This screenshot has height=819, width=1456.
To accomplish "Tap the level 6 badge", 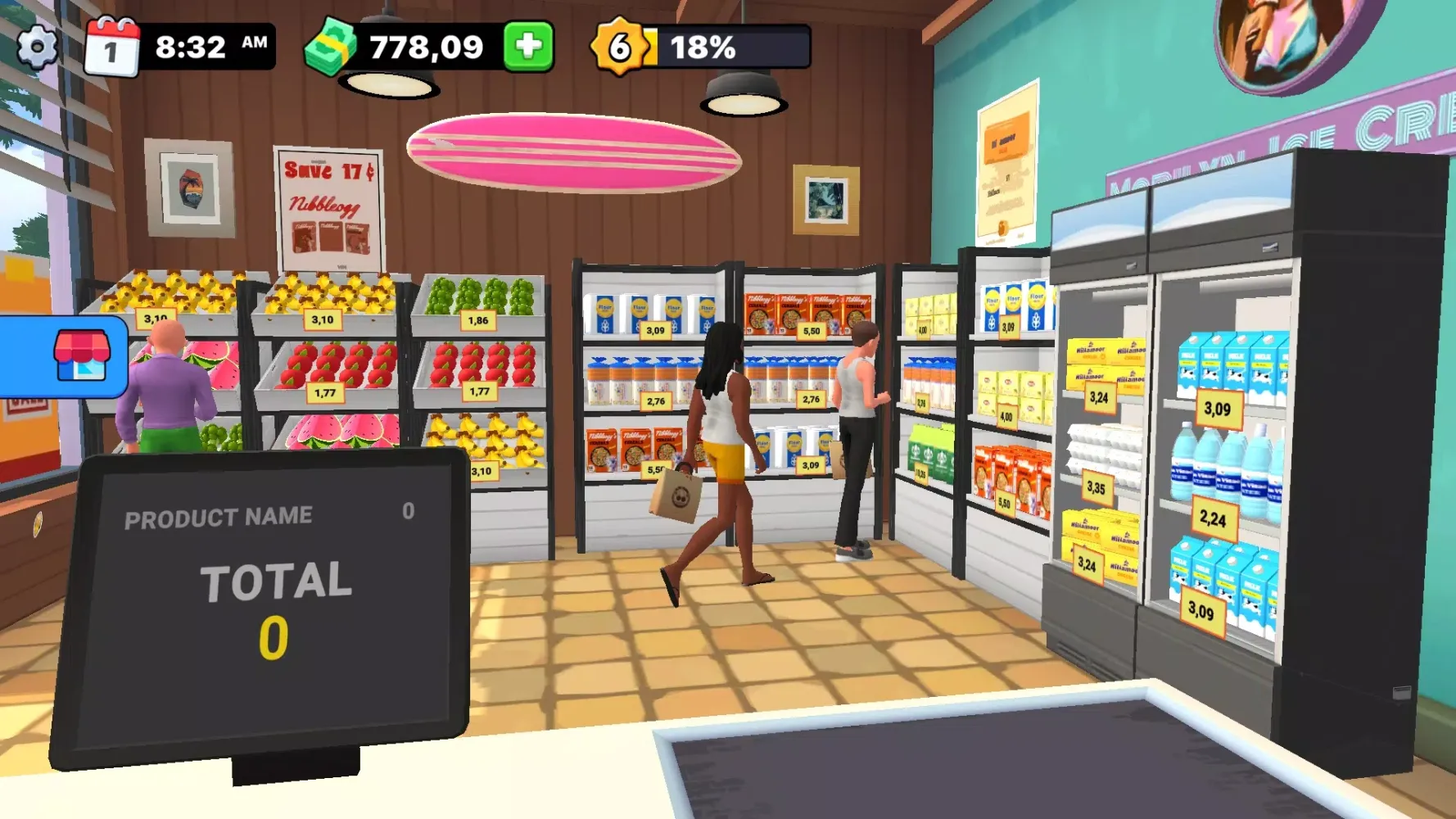I will pos(621,47).
